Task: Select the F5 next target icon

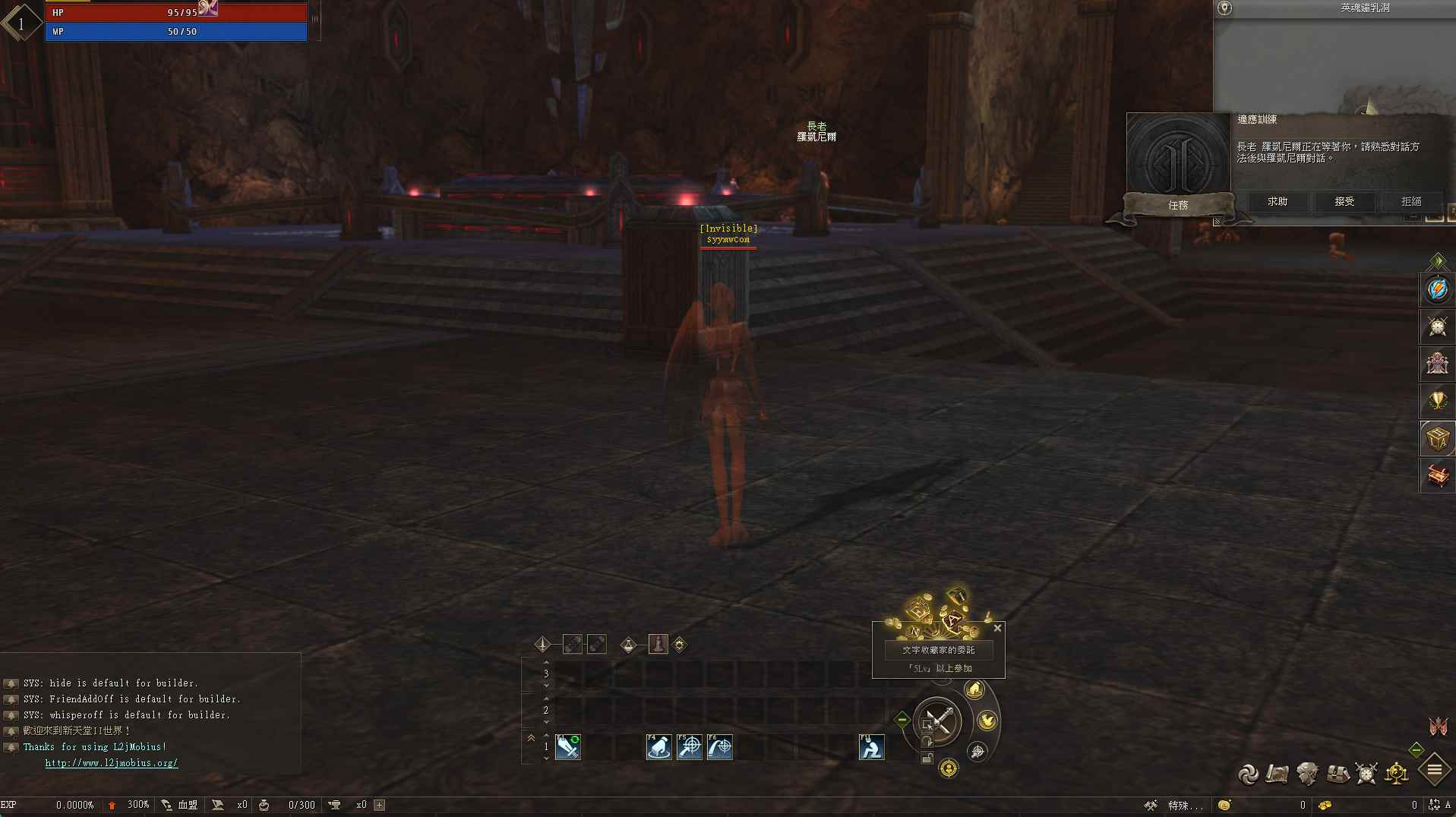Action: click(x=690, y=748)
